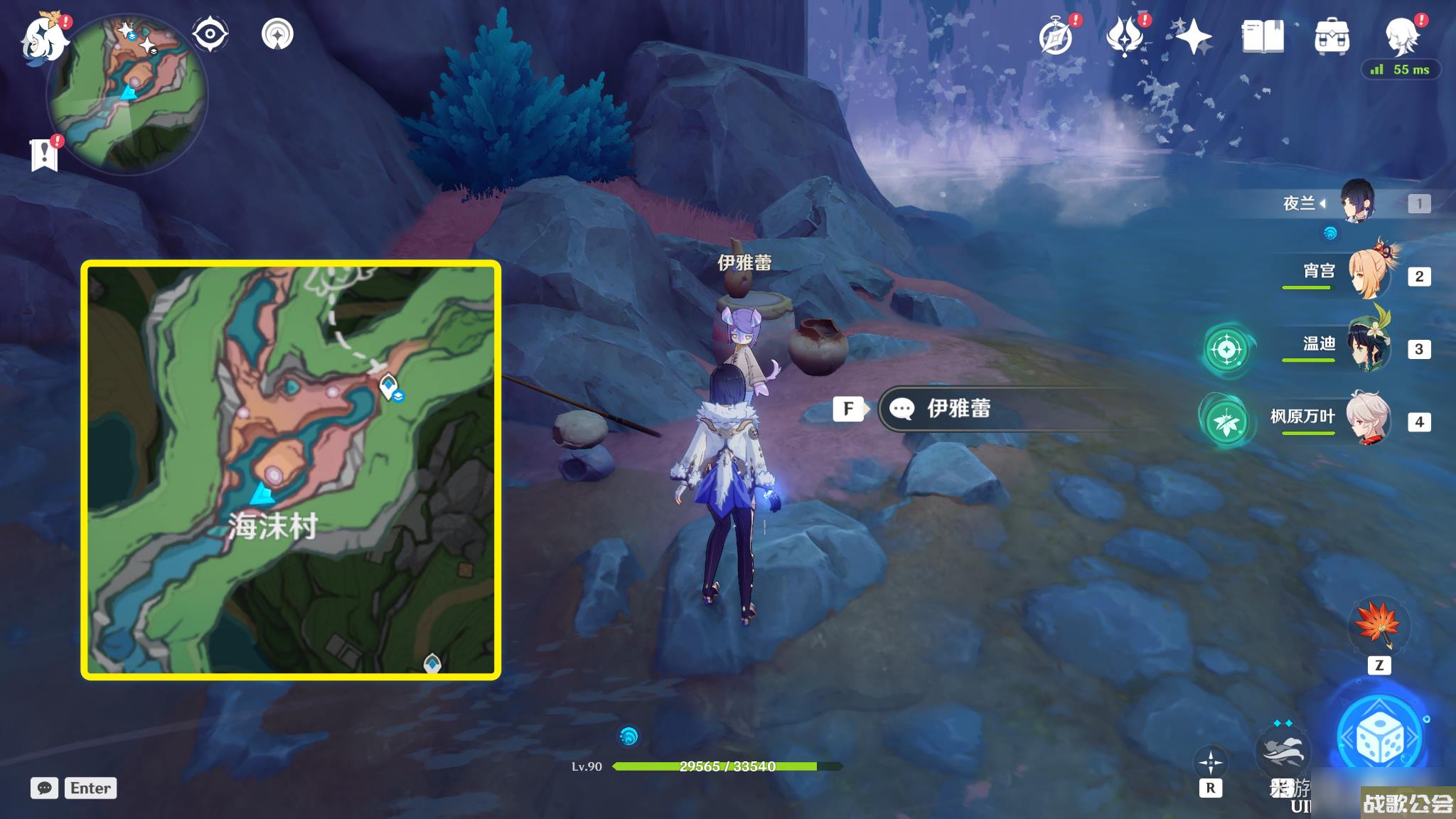This screenshot has width=1456, height=819.
Task: Open the battle pass winged icon
Action: [1125, 37]
